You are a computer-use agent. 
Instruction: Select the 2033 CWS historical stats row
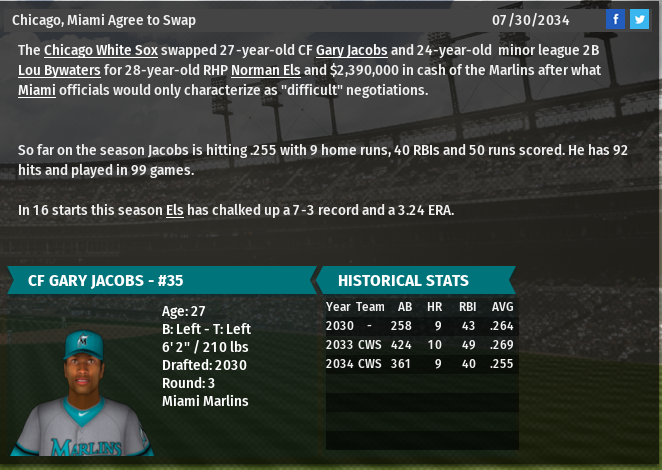coord(421,345)
